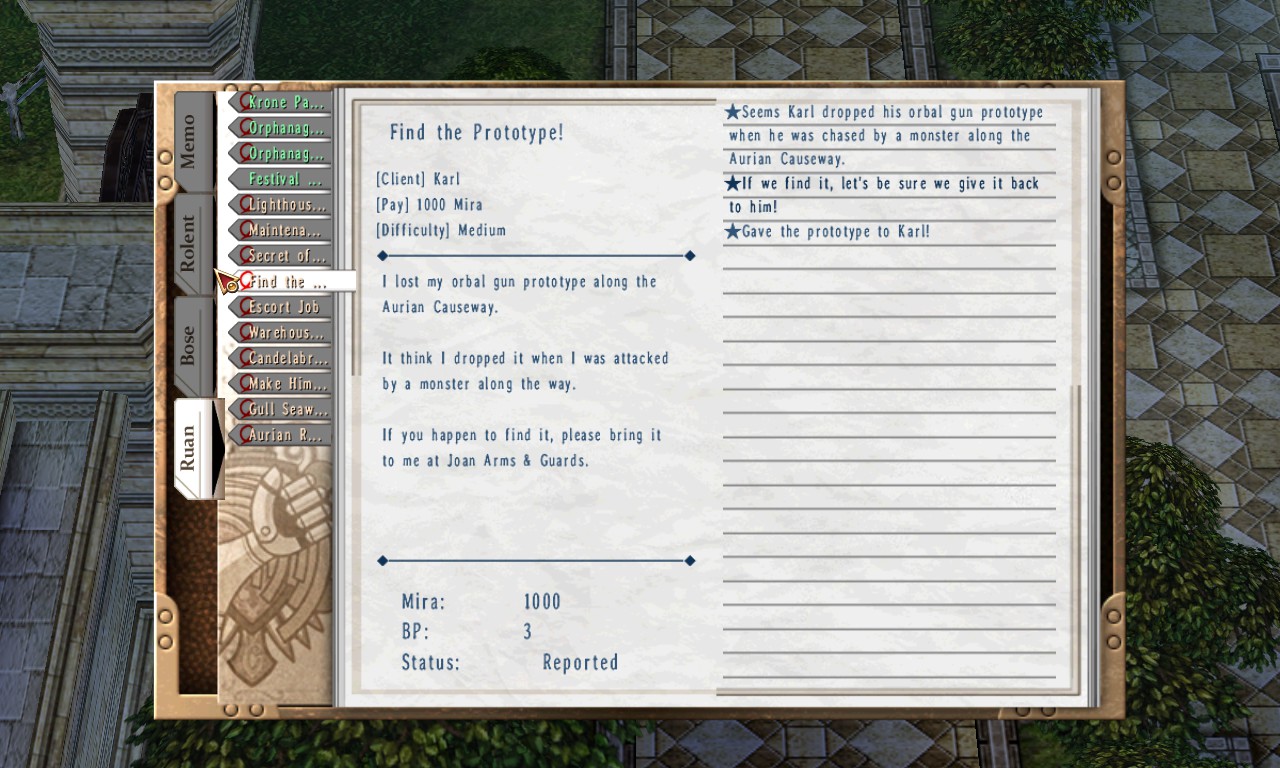Viewport: 1280px width, 768px height.
Task: View the Maintena... quest entry
Action: 284,231
